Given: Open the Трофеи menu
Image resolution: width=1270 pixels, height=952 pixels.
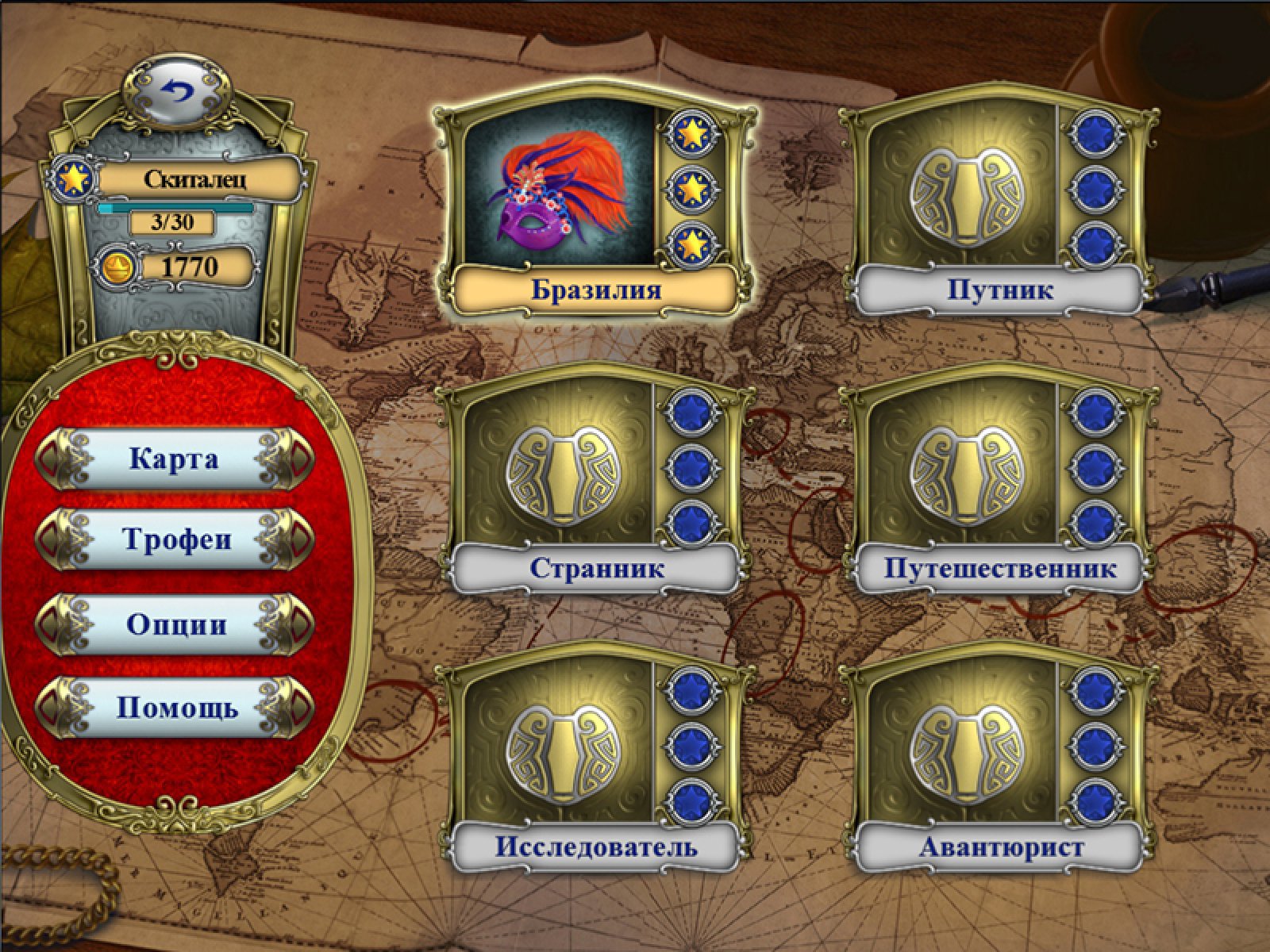Looking at the screenshot, I should pos(175,540).
